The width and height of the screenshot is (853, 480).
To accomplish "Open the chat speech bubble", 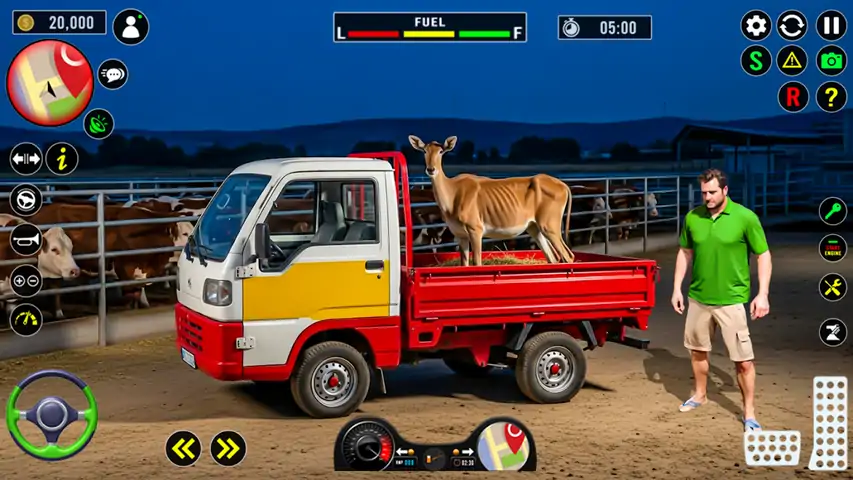I will 112,74.
